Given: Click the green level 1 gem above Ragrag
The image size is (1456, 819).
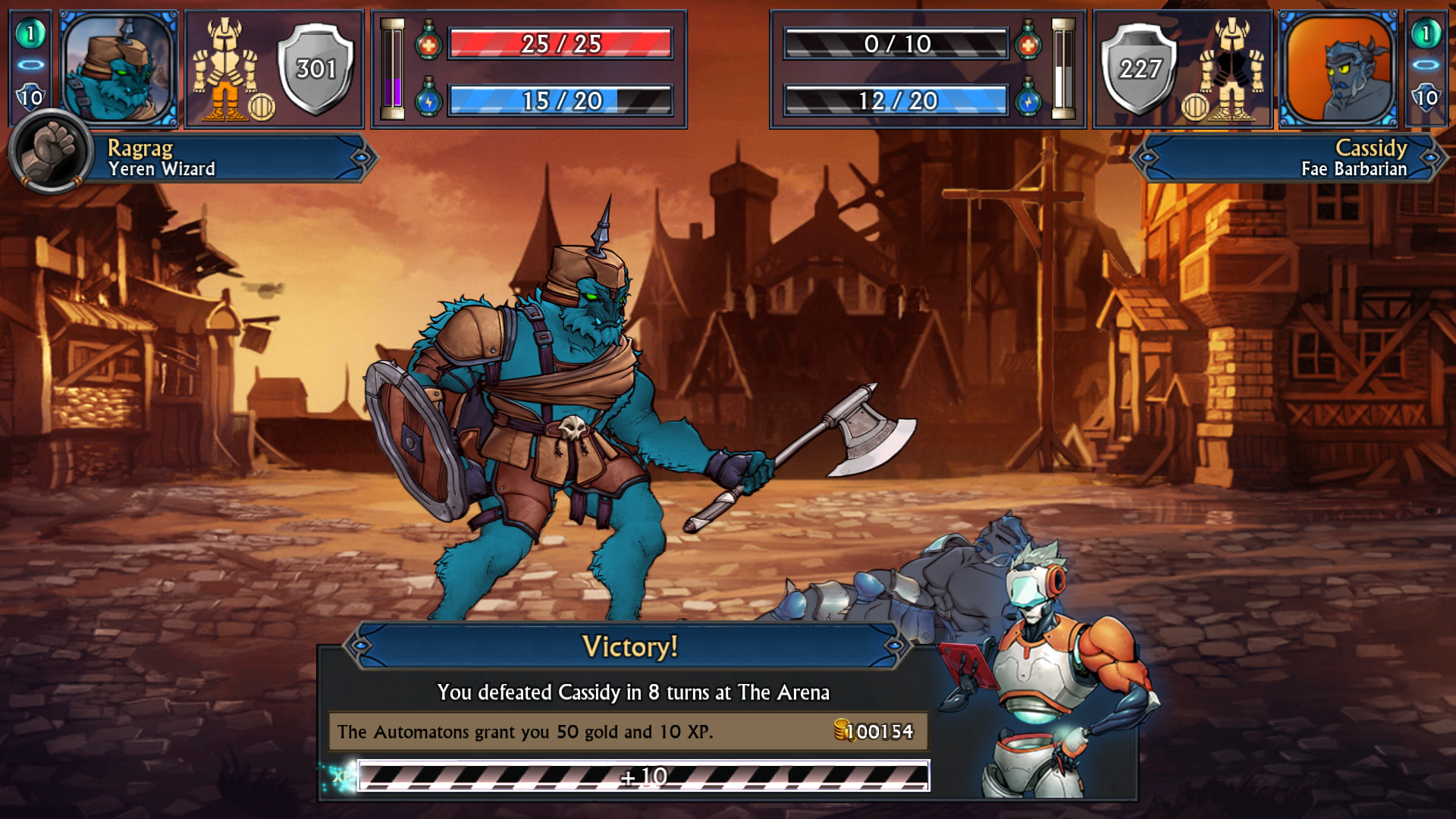Looking at the screenshot, I should coord(29,33).
